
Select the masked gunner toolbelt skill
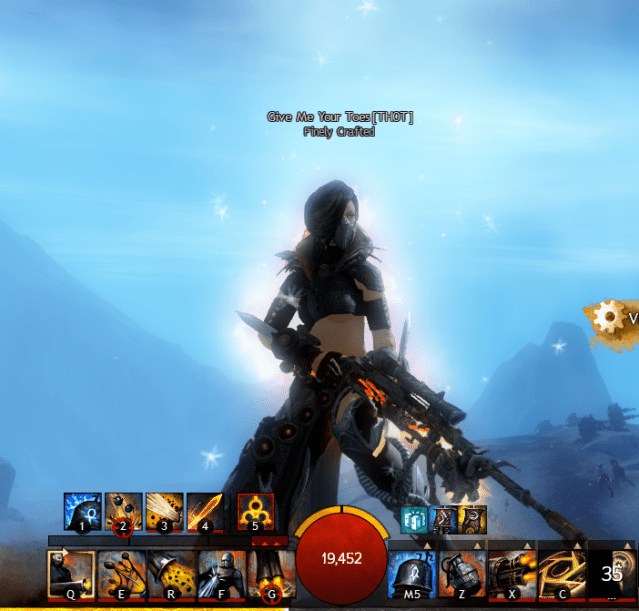71,573
